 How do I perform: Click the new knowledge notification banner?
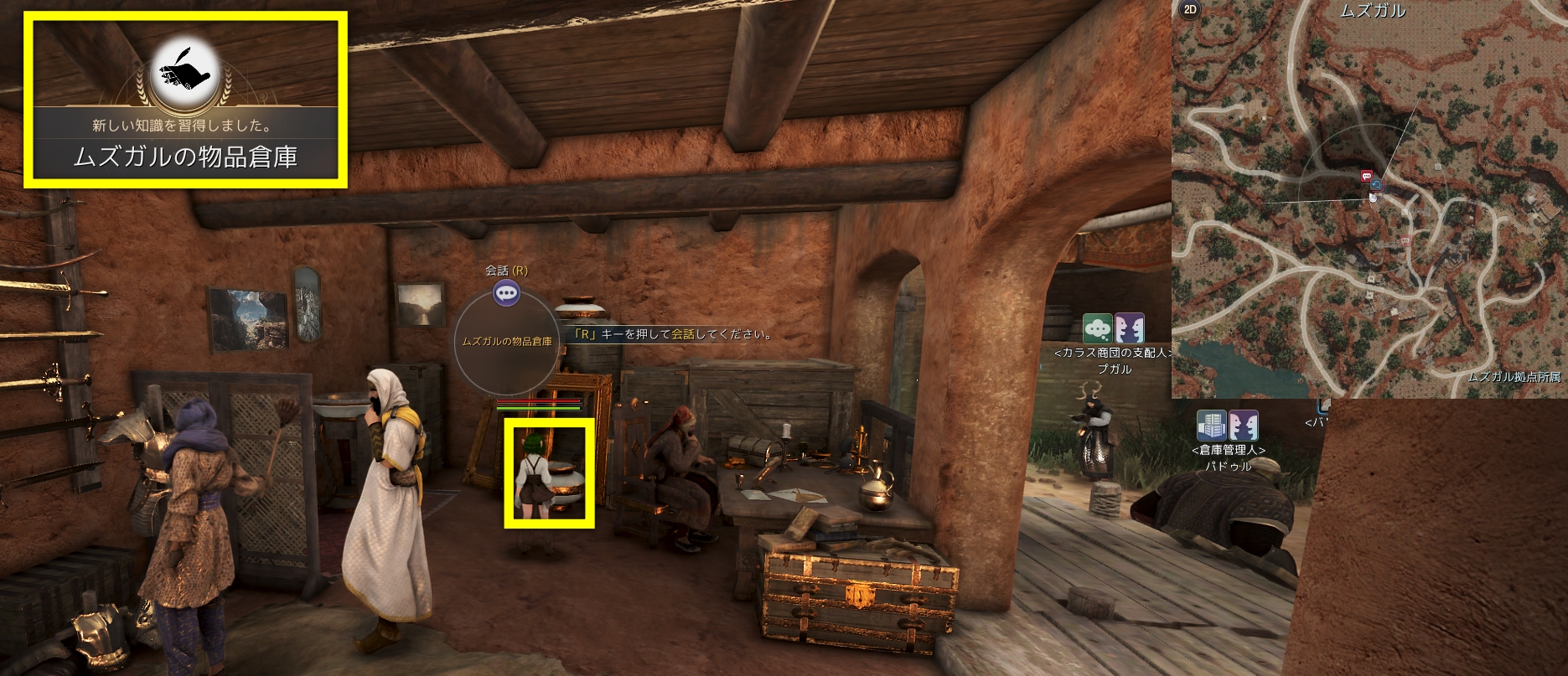(185, 100)
